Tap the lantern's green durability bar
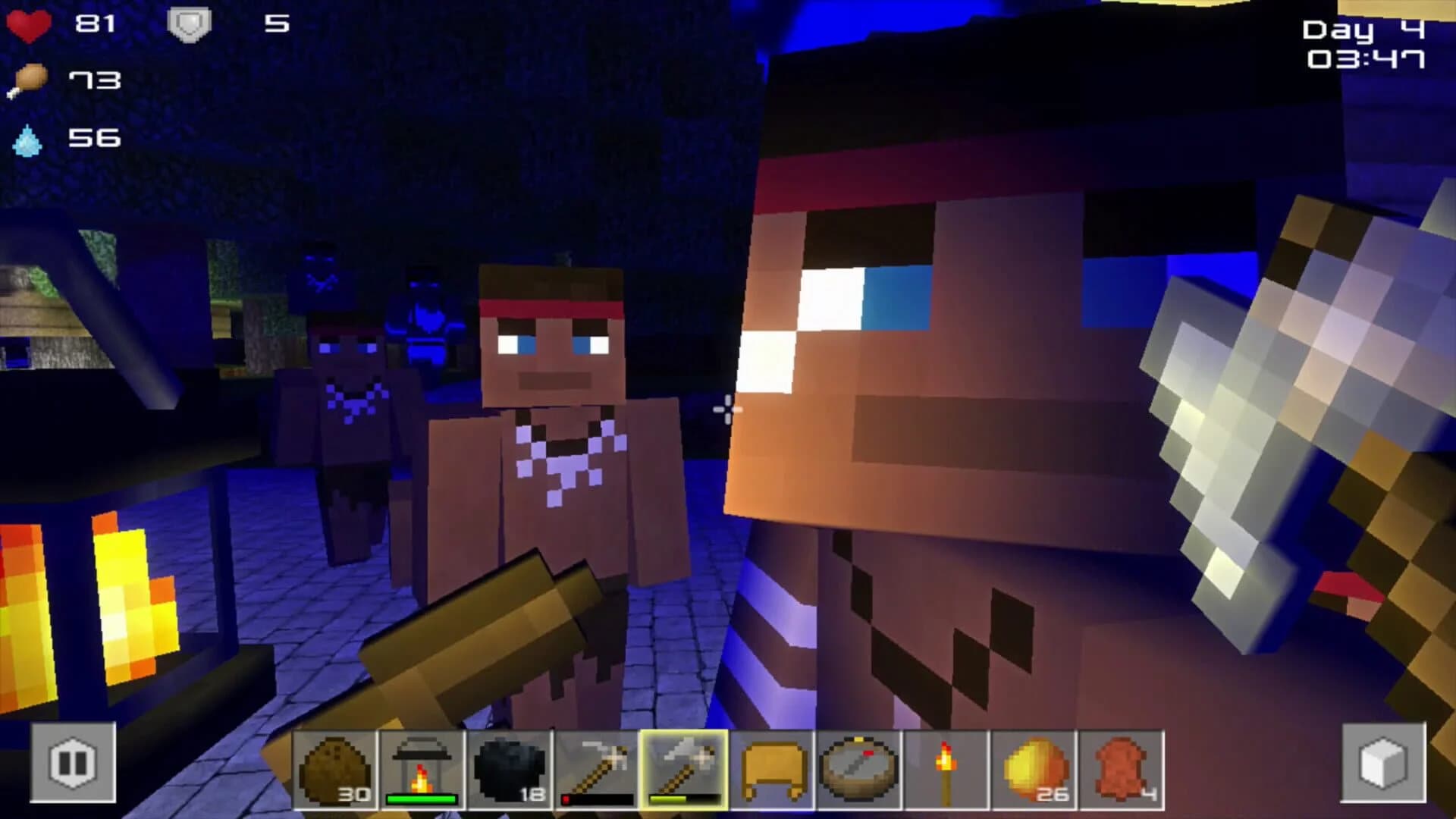Image resolution: width=1456 pixels, height=819 pixels. coord(423,799)
